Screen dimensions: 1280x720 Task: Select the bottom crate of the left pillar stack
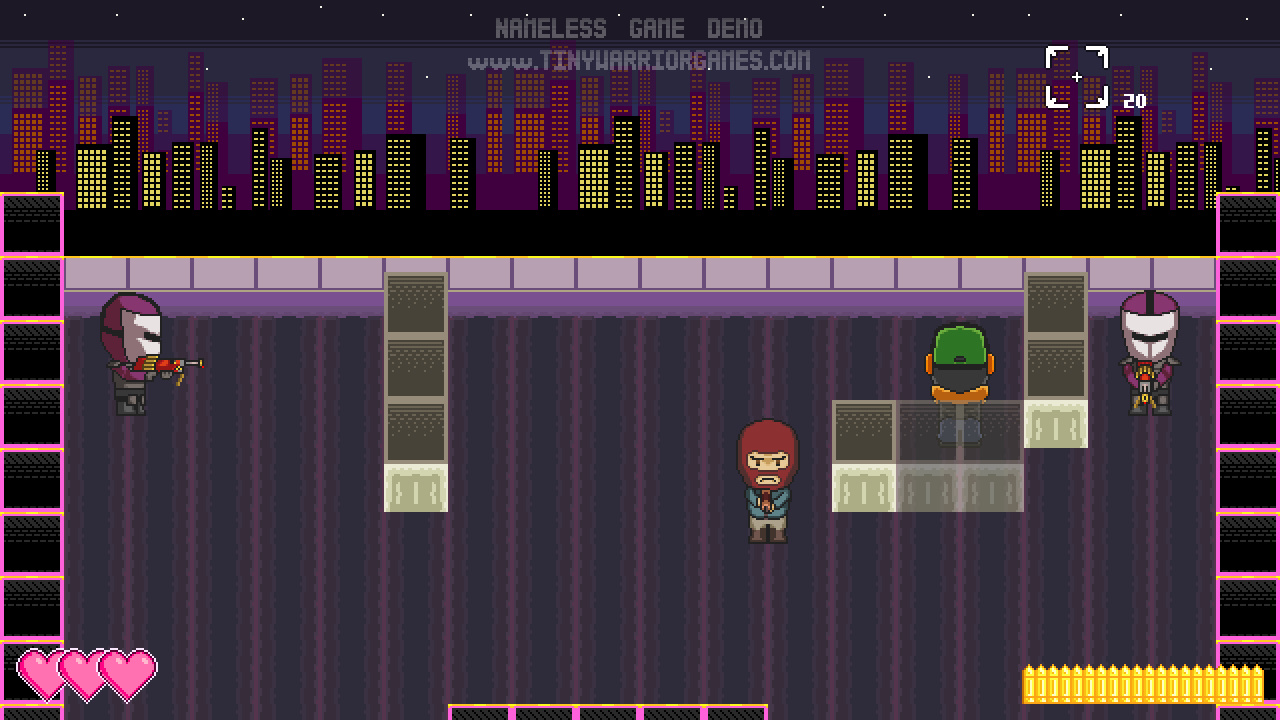[415, 485]
